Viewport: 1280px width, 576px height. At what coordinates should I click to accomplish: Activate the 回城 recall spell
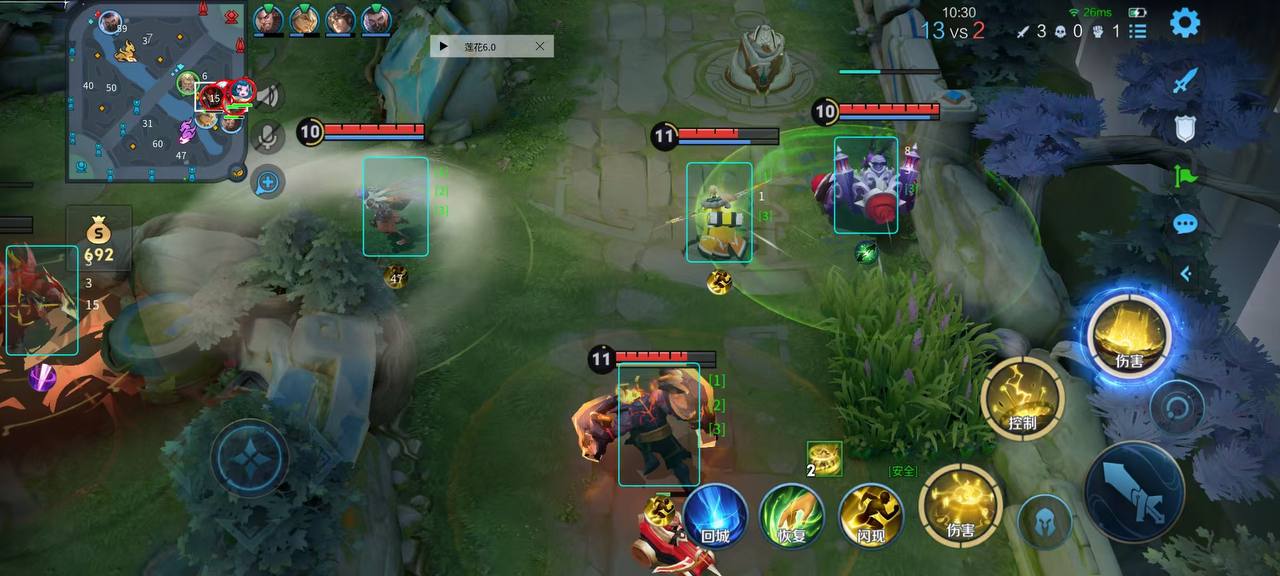tap(715, 516)
